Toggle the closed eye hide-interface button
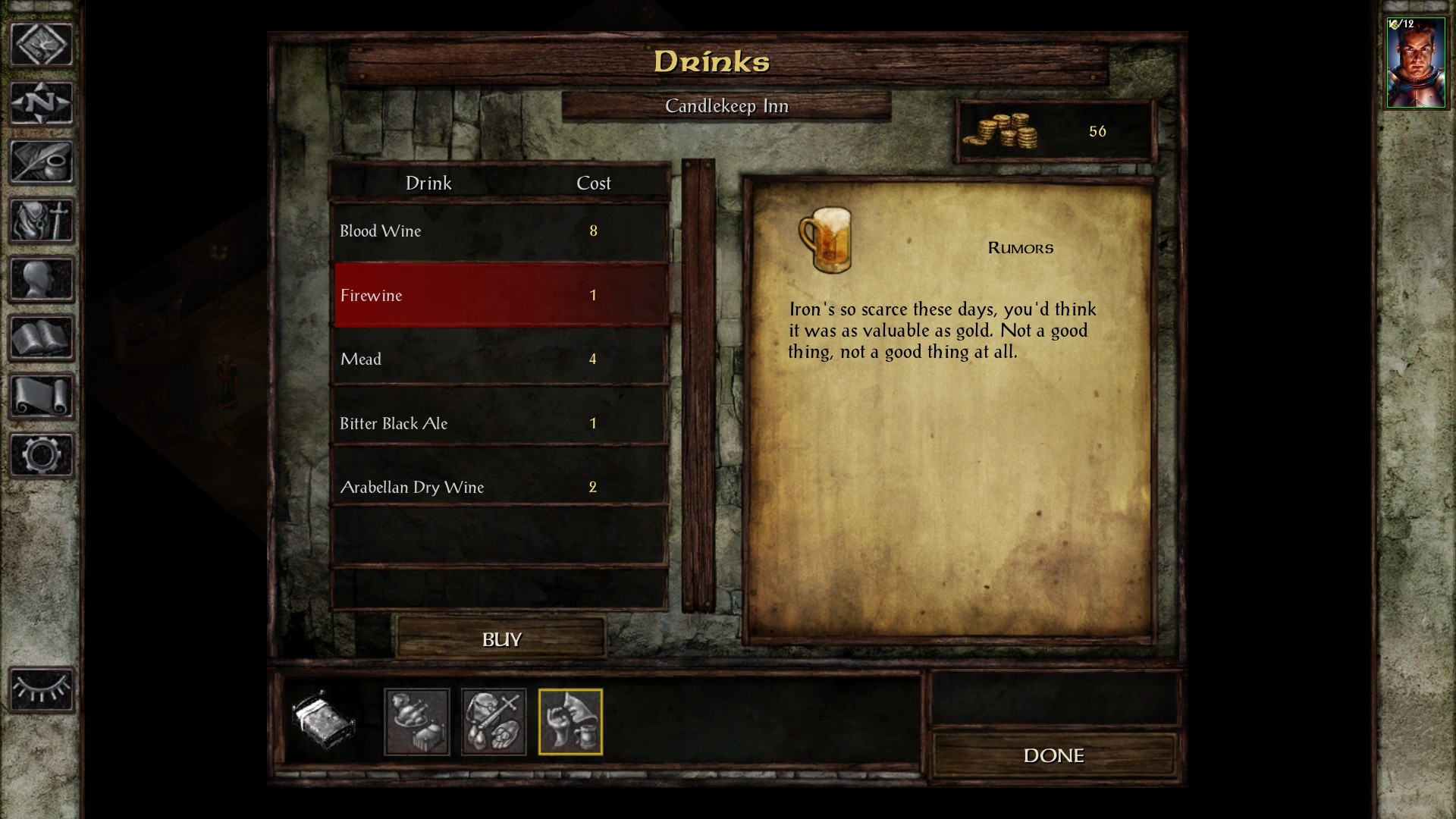The image size is (1456, 819). 41,689
